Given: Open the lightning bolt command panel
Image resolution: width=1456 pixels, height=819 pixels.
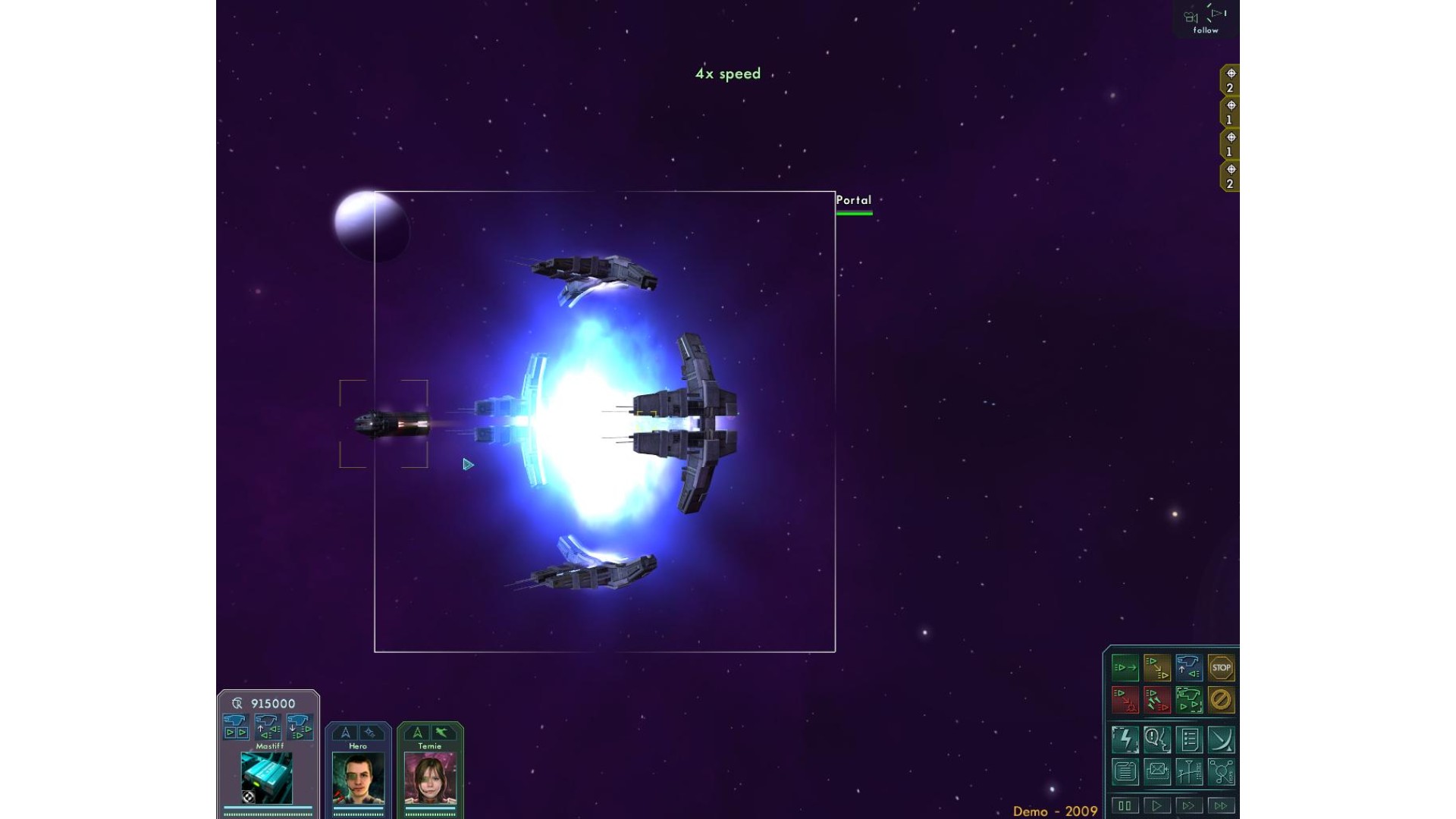Looking at the screenshot, I should [1125, 739].
